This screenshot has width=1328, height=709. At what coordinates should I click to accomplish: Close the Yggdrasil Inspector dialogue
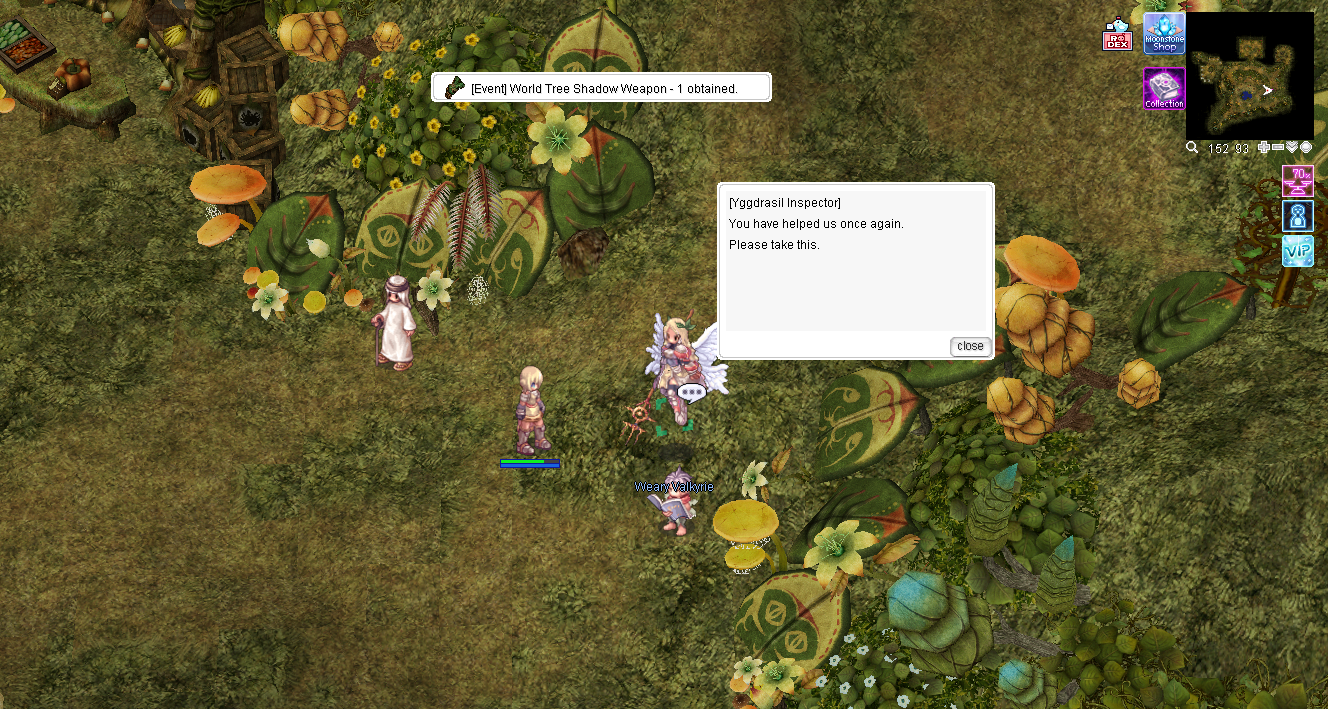coord(970,346)
